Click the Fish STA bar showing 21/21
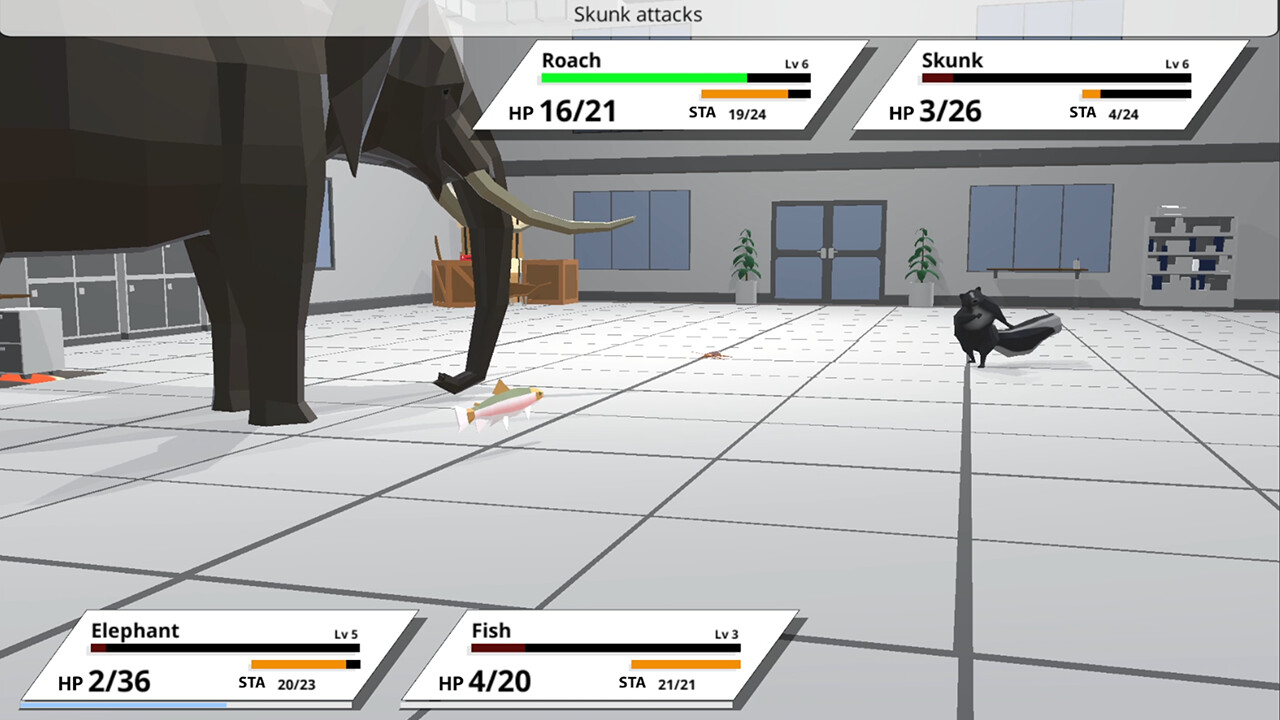 coord(685,663)
